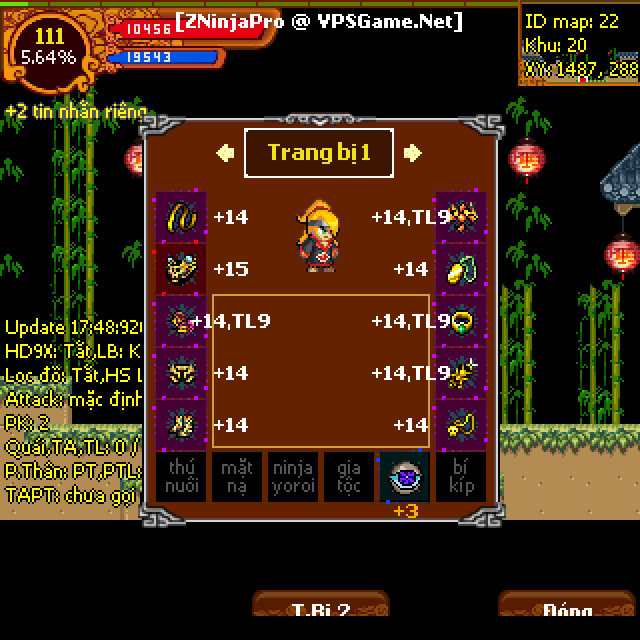This screenshot has height=640, width=640.
Task: Select the Trang bị 1 title tab
Action: click(319, 153)
